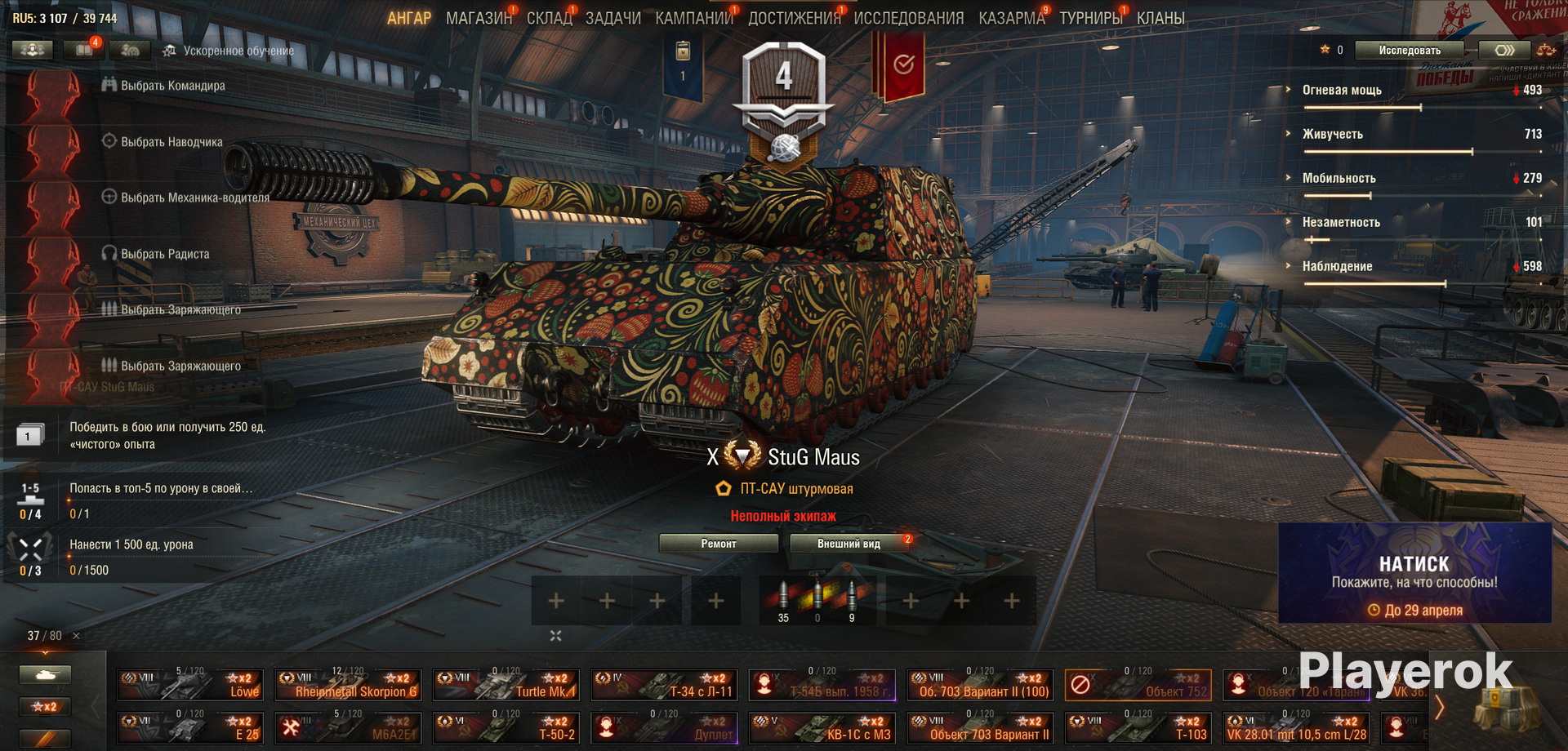Open the ЗАДАЧИ tab
This screenshot has width=1568, height=751.
pos(612,18)
